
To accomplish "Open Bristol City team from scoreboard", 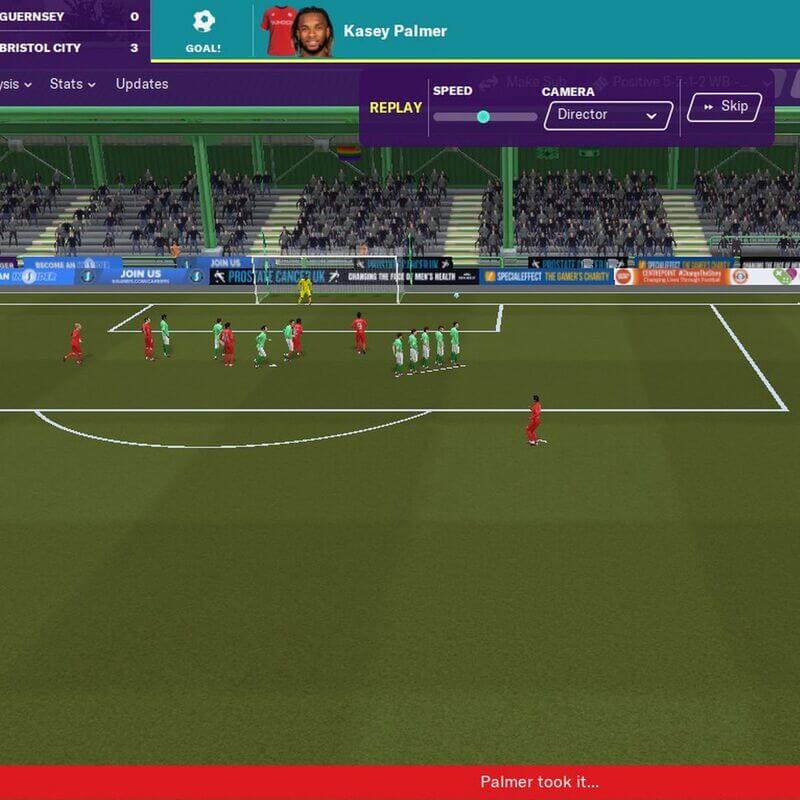I will pos(40,47).
